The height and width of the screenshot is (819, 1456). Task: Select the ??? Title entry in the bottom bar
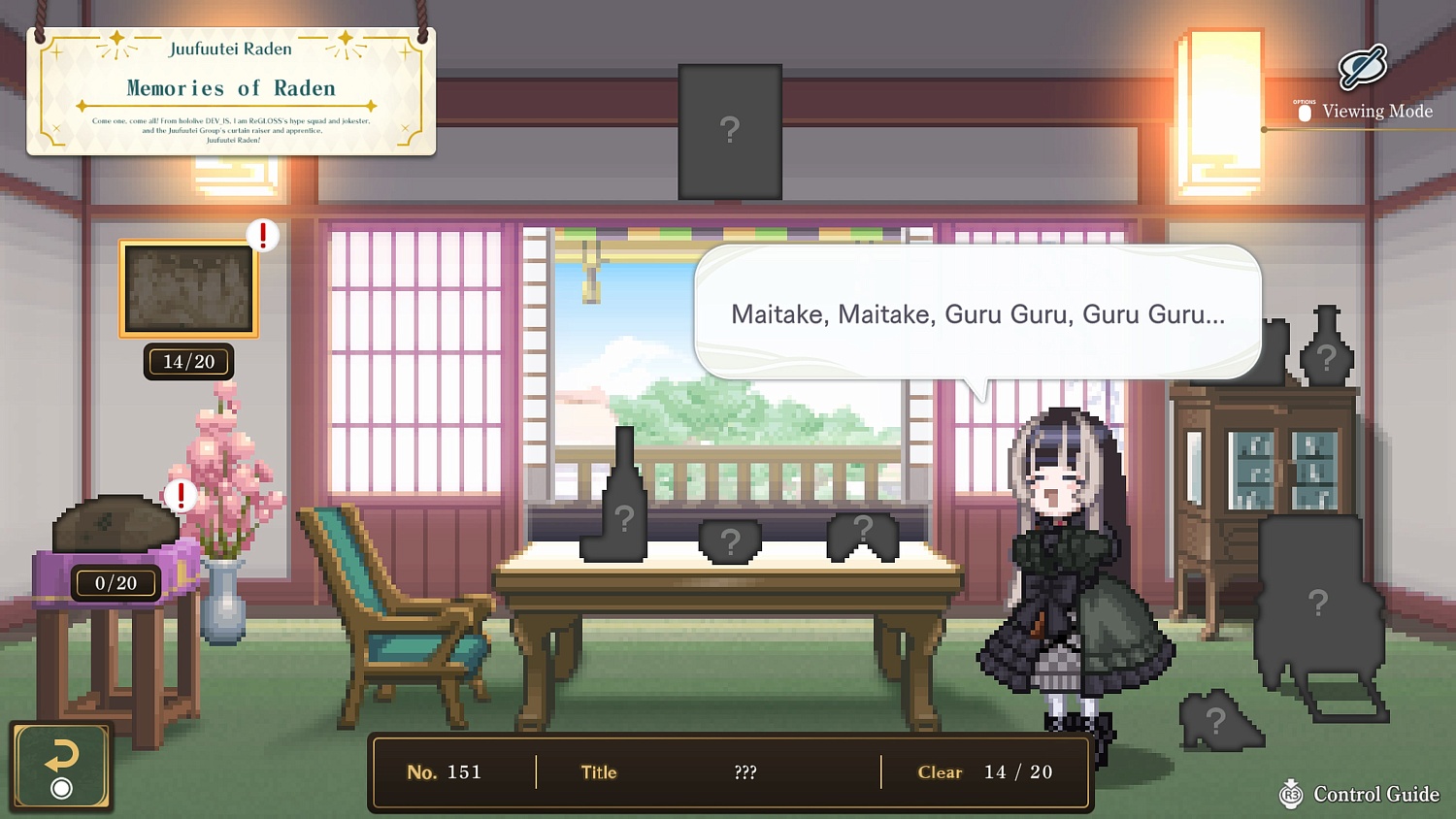coord(745,772)
